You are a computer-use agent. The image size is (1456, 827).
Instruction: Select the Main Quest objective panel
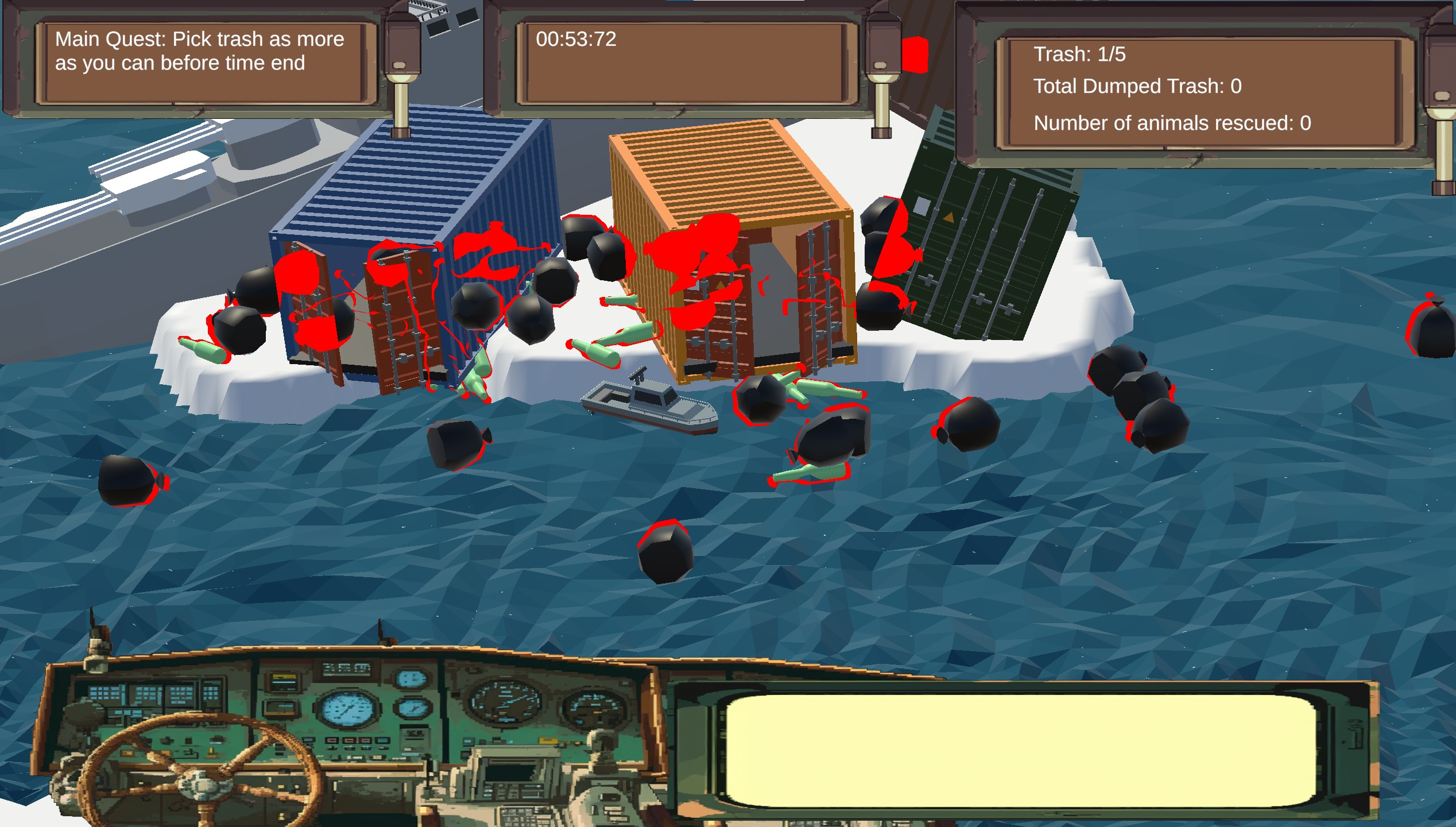199,62
